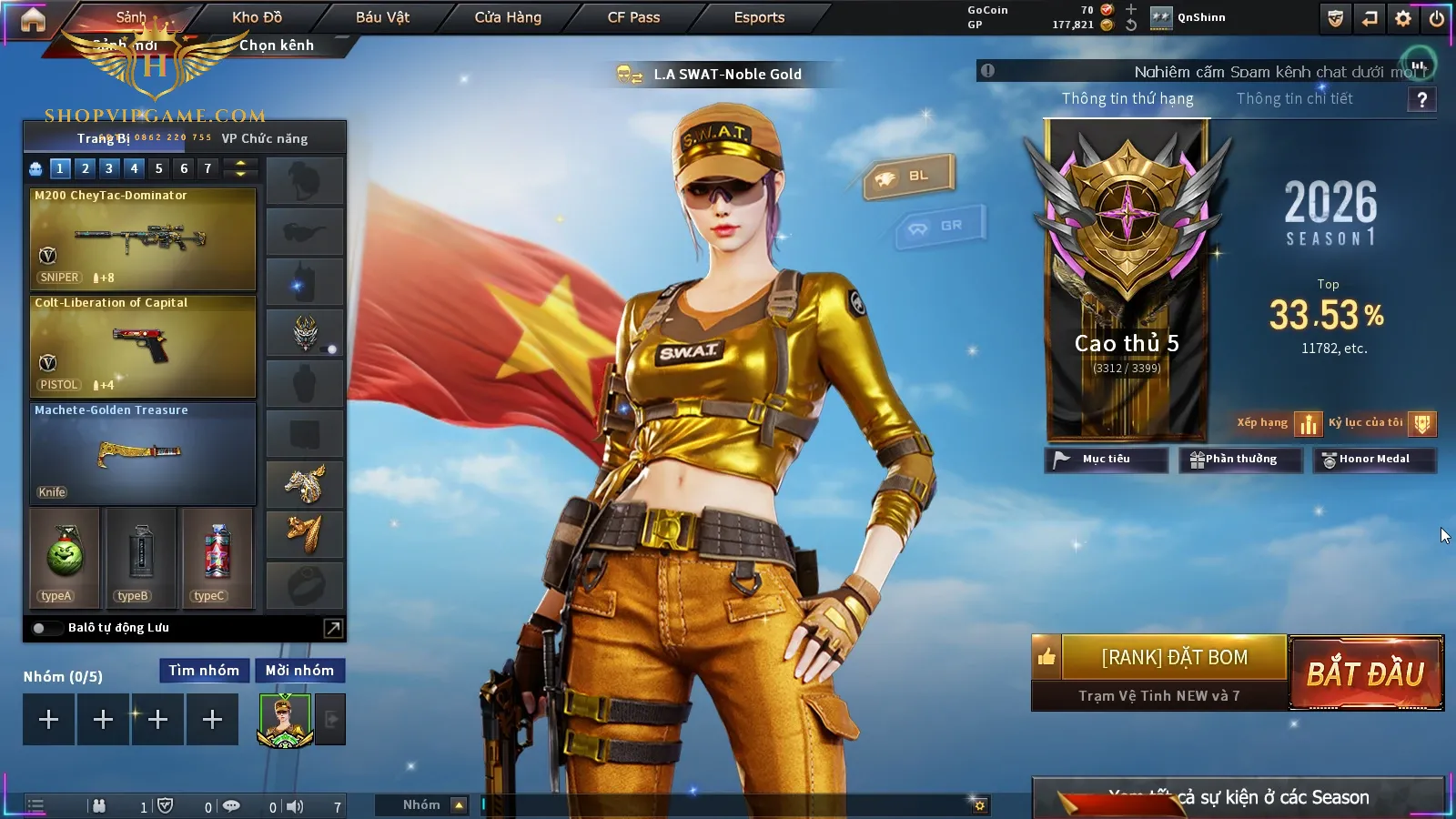Open the Mục tiêu objectives panel
The height and width of the screenshot is (819, 1456).
[1106, 460]
